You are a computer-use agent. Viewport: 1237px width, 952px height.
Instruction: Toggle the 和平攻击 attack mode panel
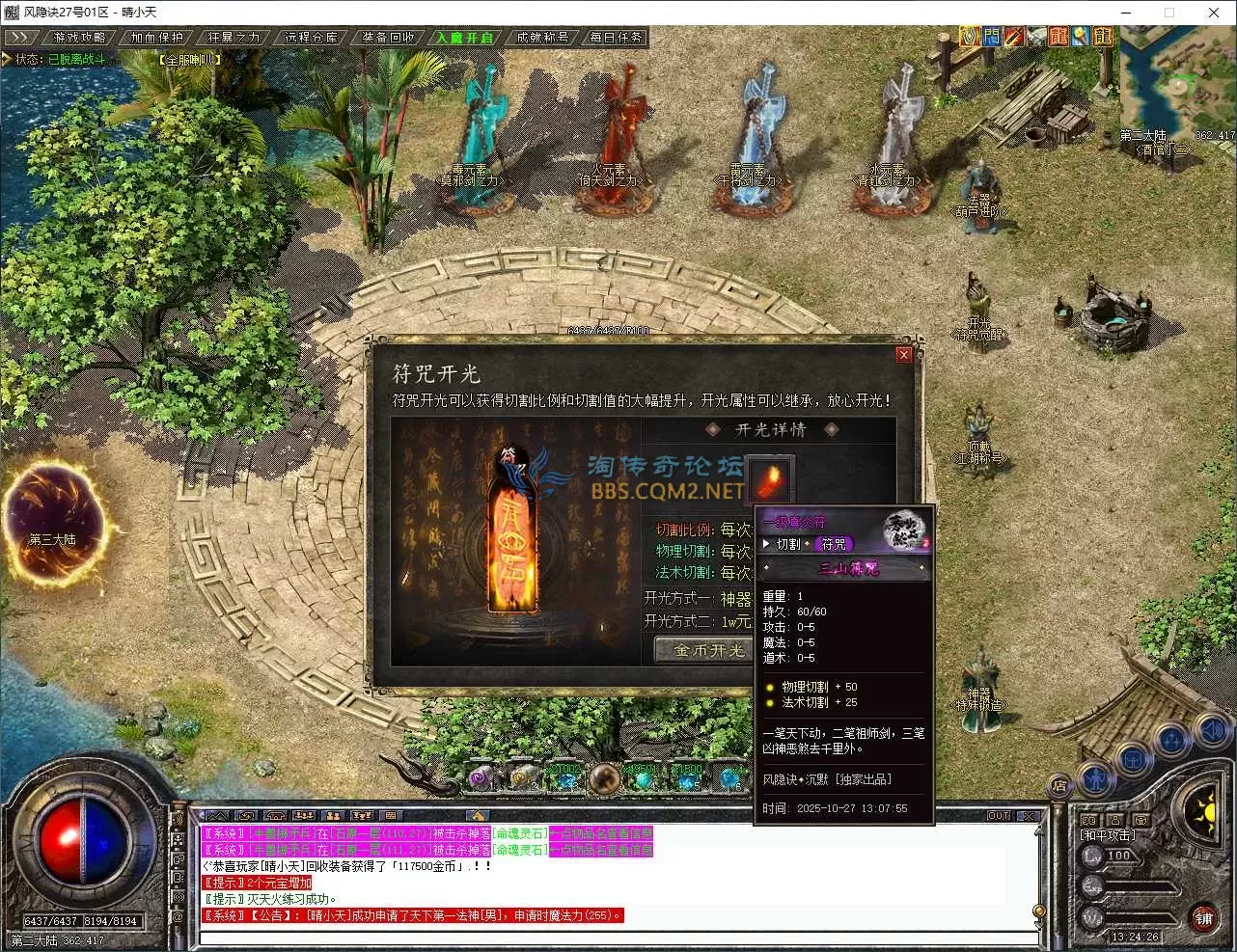[1107, 835]
